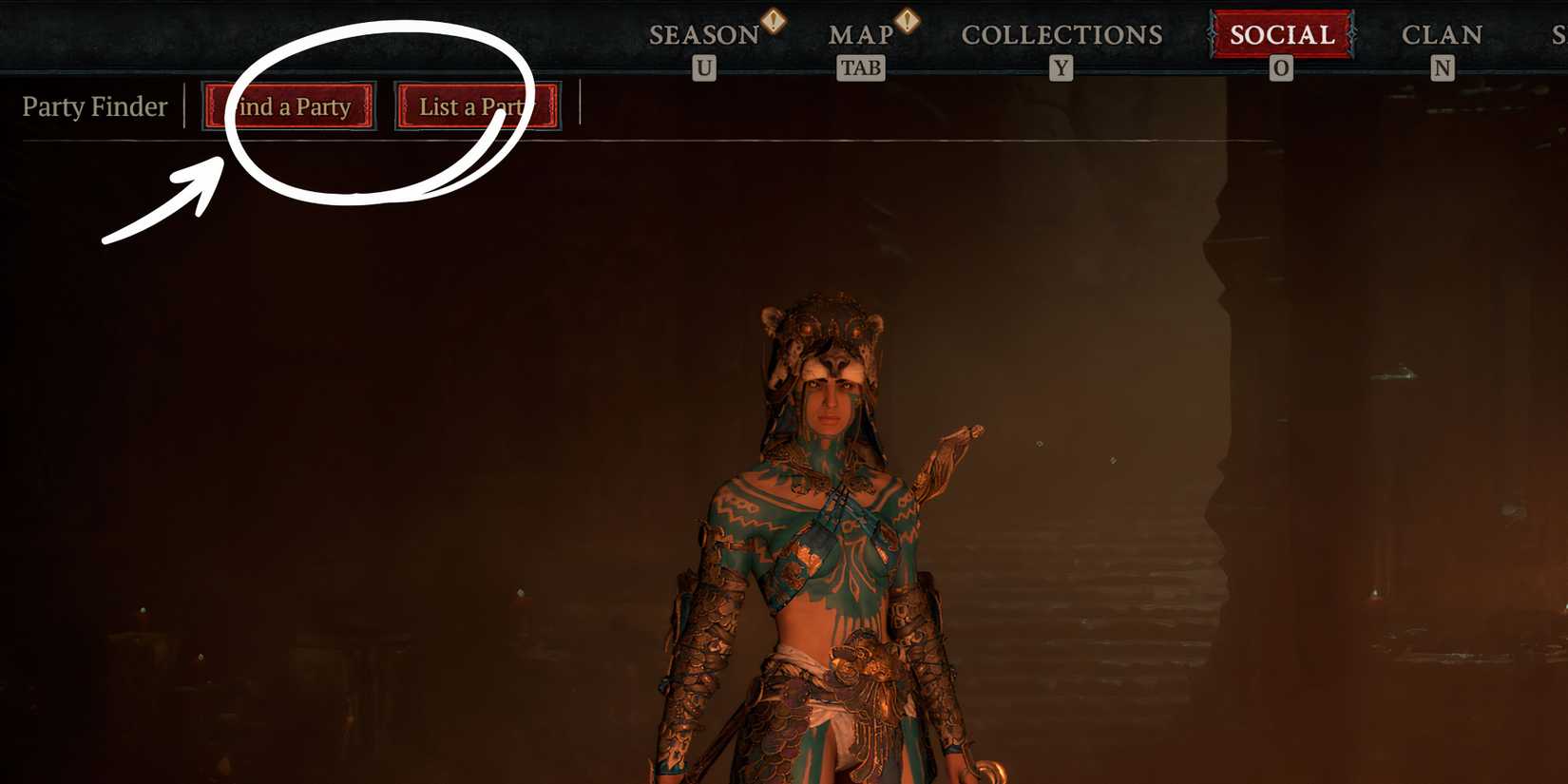Open the partially visible tab on the far right
The height and width of the screenshot is (784, 1568).
point(1558,34)
